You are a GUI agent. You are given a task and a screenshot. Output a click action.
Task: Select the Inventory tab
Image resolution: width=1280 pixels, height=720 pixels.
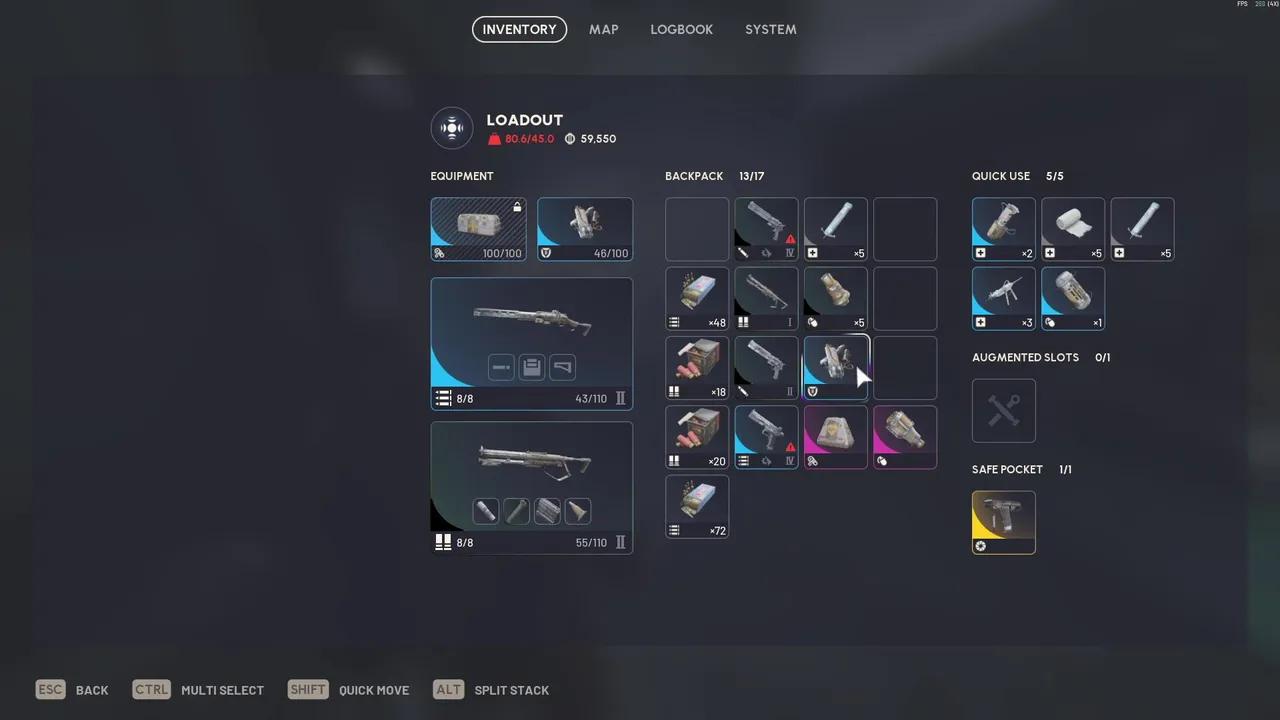click(519, 29)
